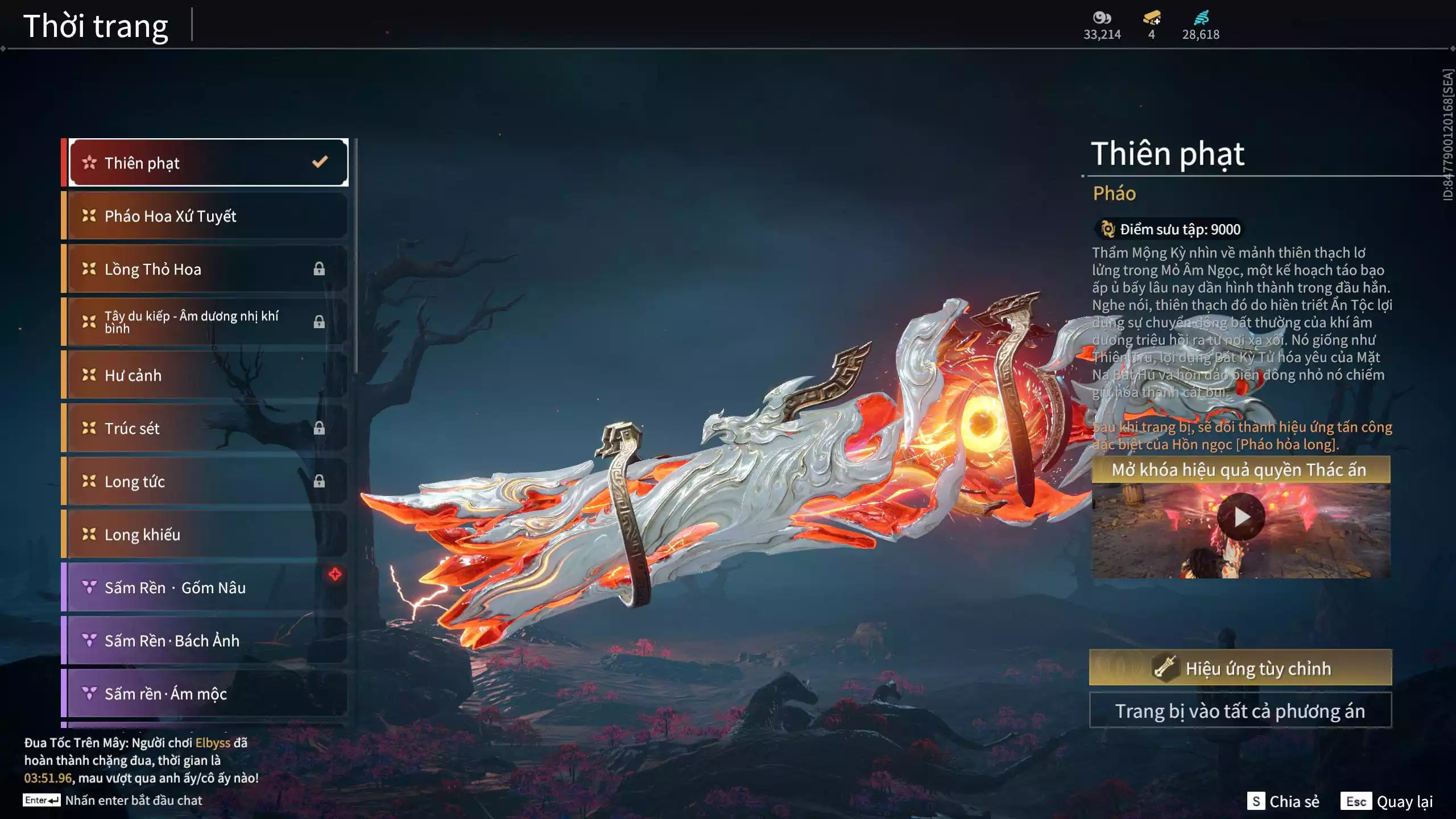Select Sấm Rèn · Gốm Nâu skin
Screen dimensions: 1456x819
[208, 588]
